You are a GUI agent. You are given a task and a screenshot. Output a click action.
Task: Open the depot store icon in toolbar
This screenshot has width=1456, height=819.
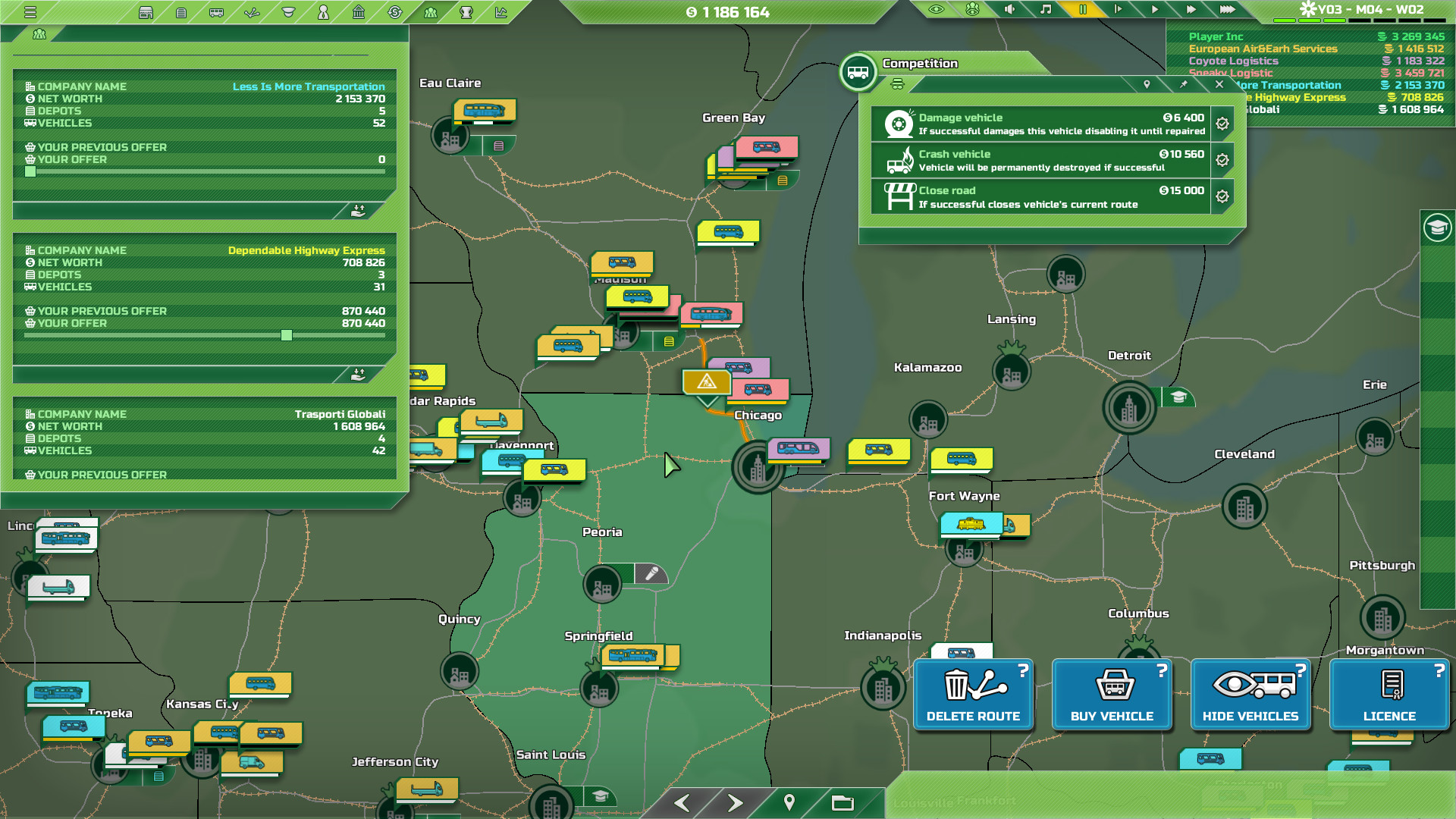click(x=146, y=12)
